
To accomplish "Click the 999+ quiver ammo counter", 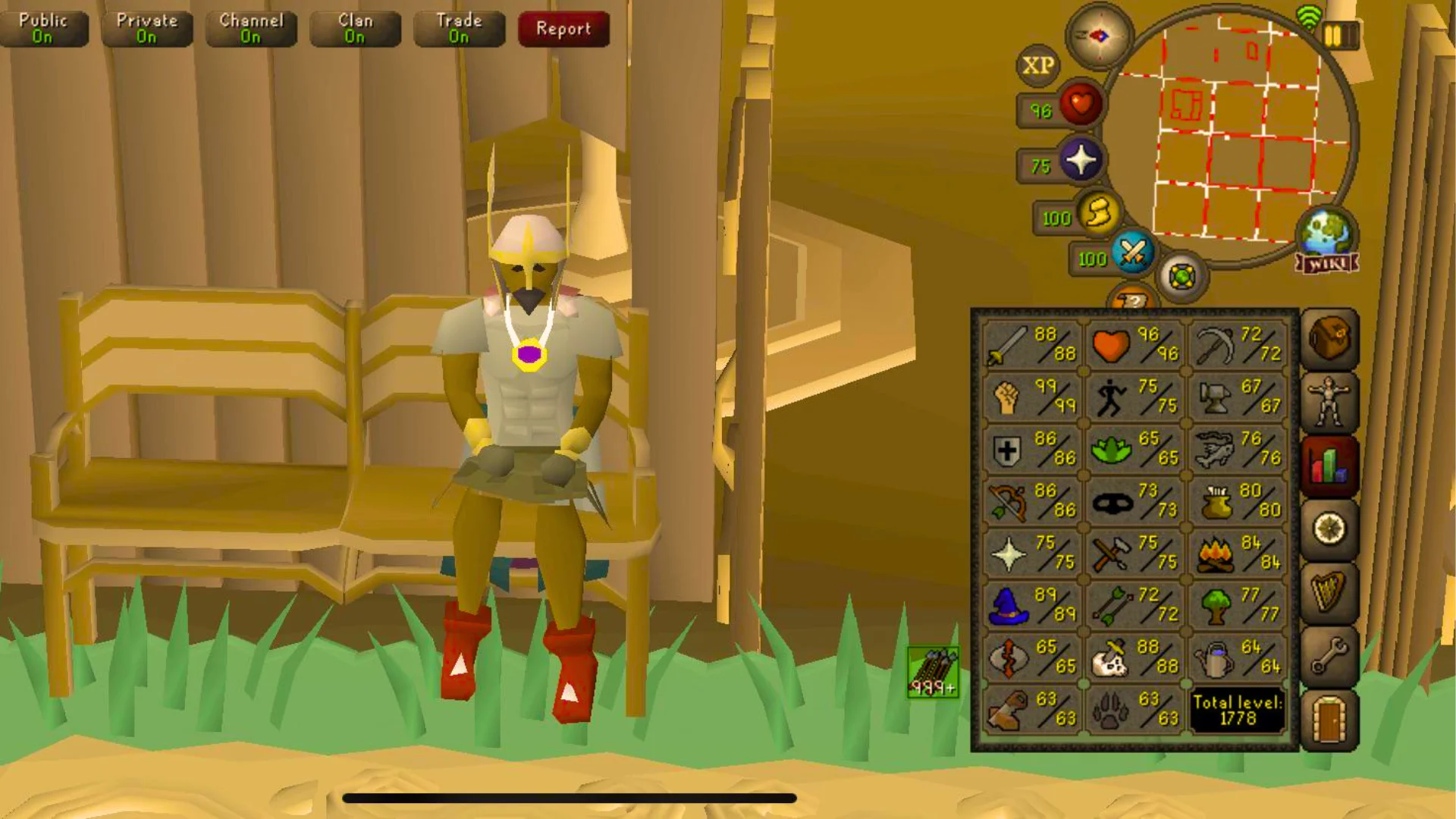I will point(933,671).
